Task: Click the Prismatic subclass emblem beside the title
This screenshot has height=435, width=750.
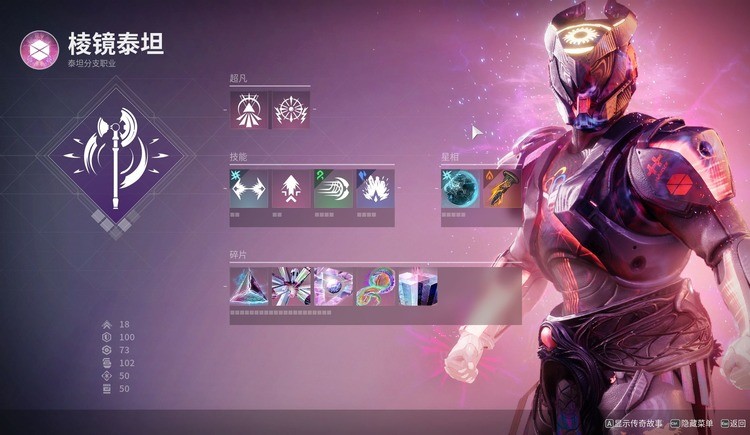Action: (40, 49)
